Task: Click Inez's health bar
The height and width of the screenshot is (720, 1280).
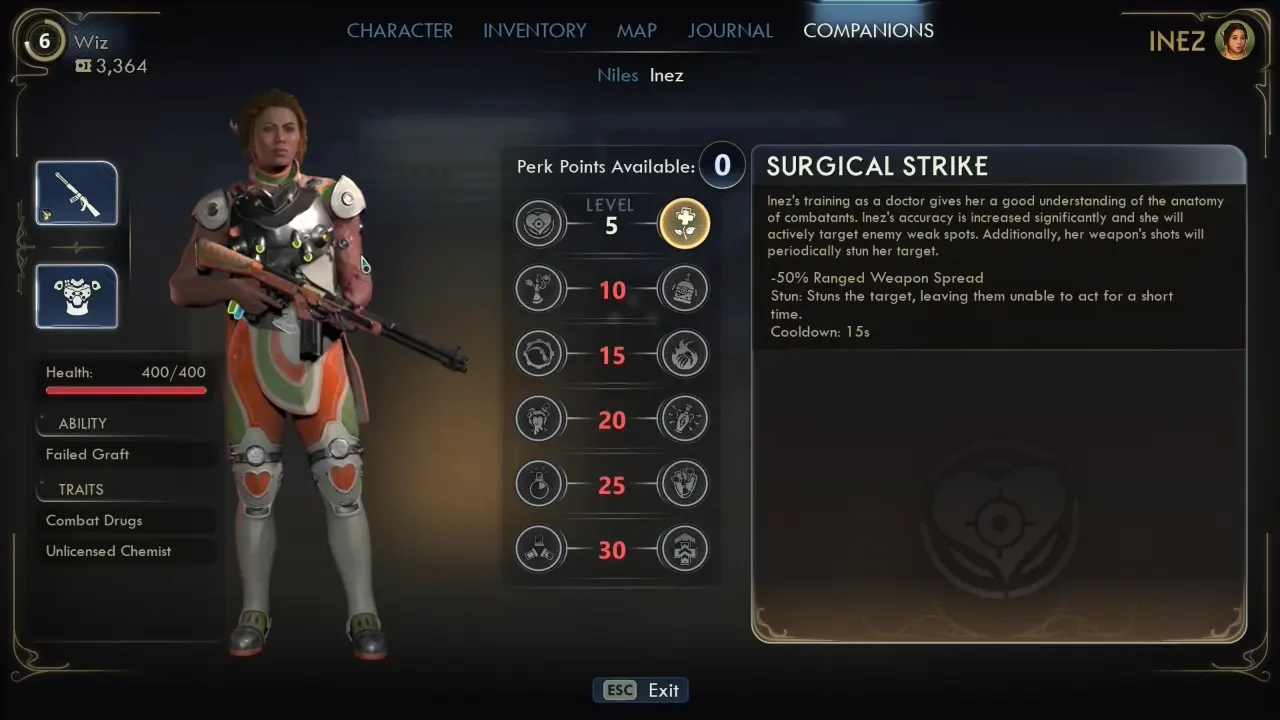Action: pos(126,390)
